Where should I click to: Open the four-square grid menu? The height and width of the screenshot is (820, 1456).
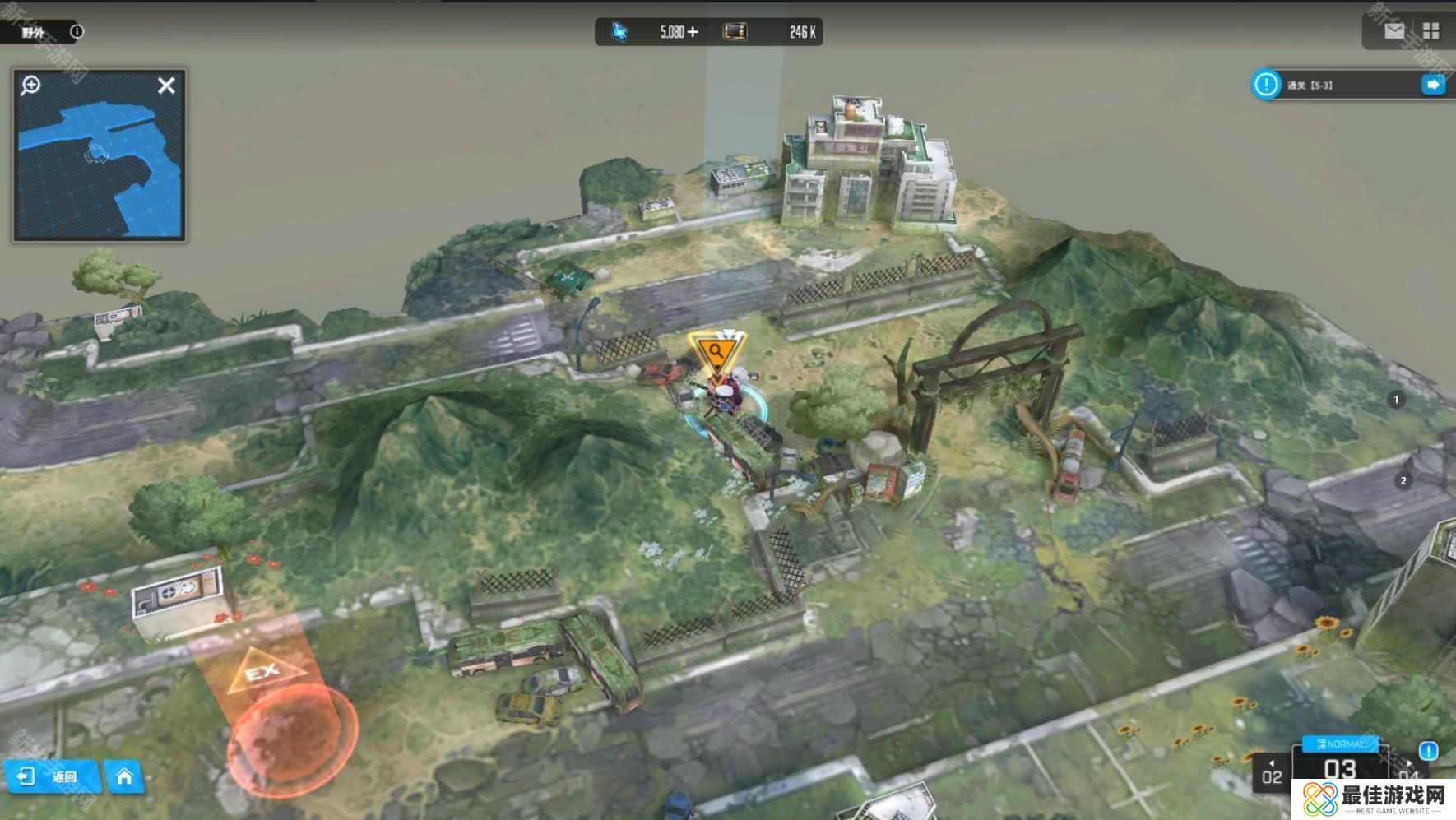pos(1431,31)
